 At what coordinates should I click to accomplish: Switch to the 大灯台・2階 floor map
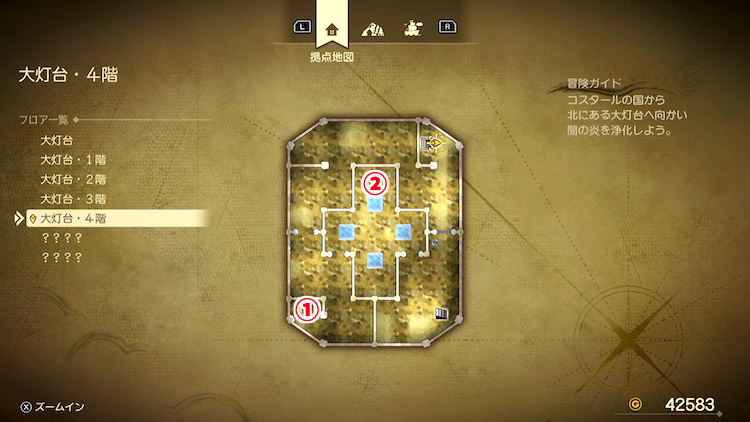coord(73,179)
